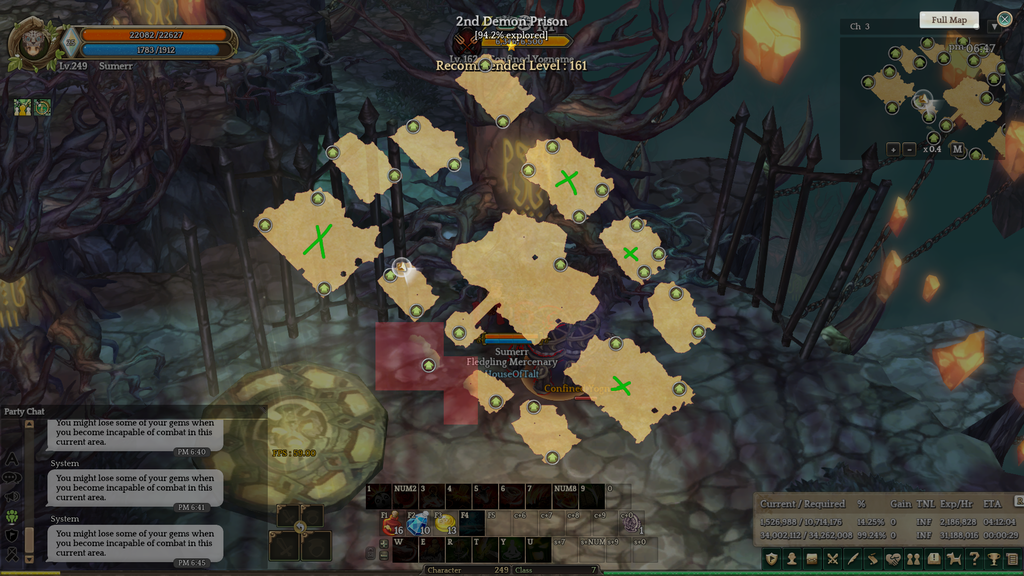
Task: Open the handshake heart social menu
Action: (893, 559)
